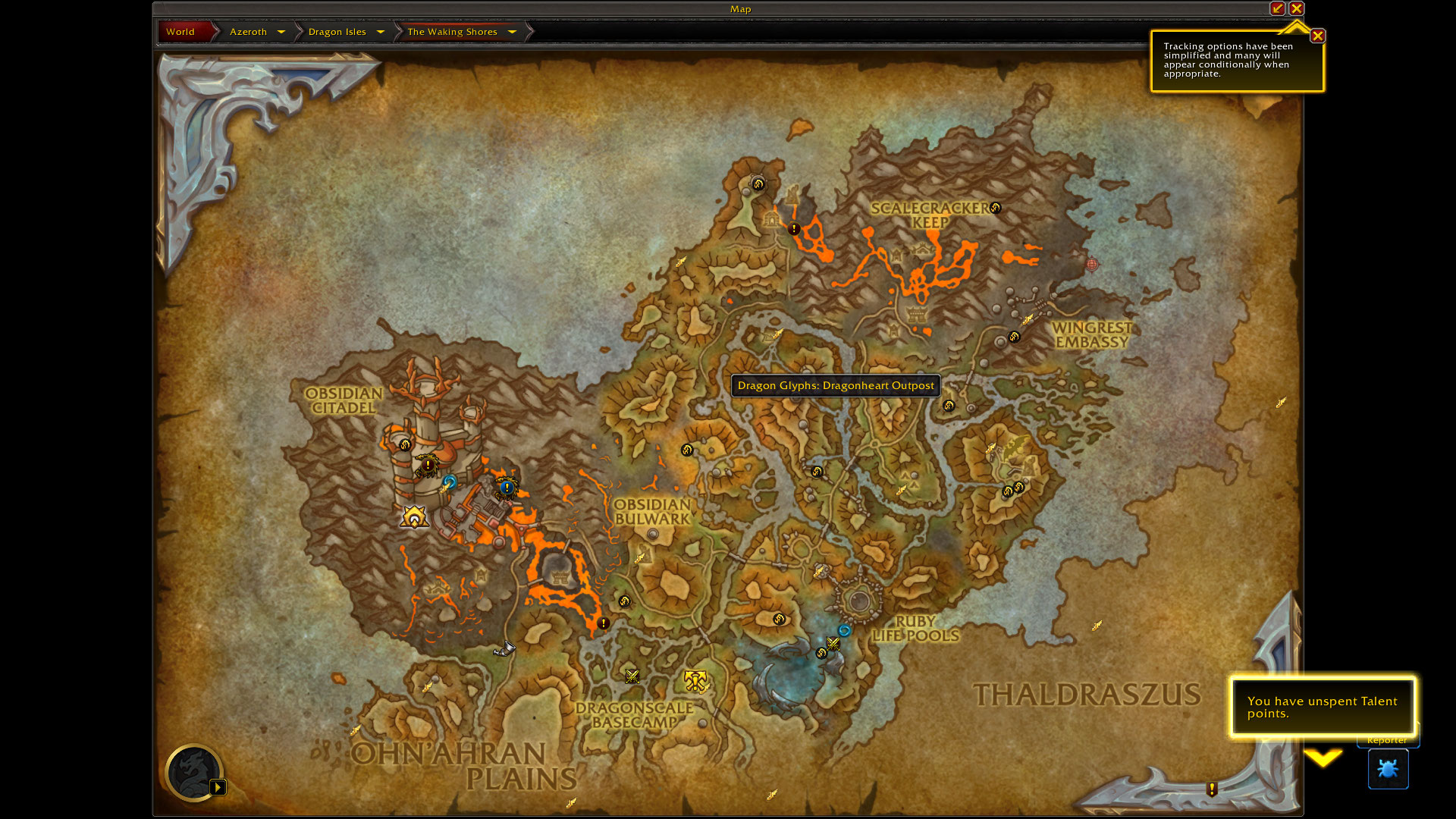
Task: Click the Reporter button
Action: coord(1388,740)
